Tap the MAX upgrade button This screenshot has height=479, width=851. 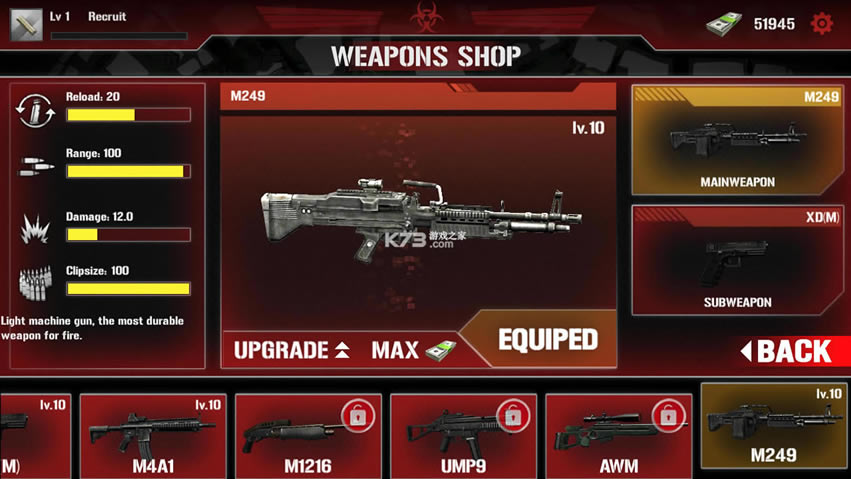tap(412, 350)
